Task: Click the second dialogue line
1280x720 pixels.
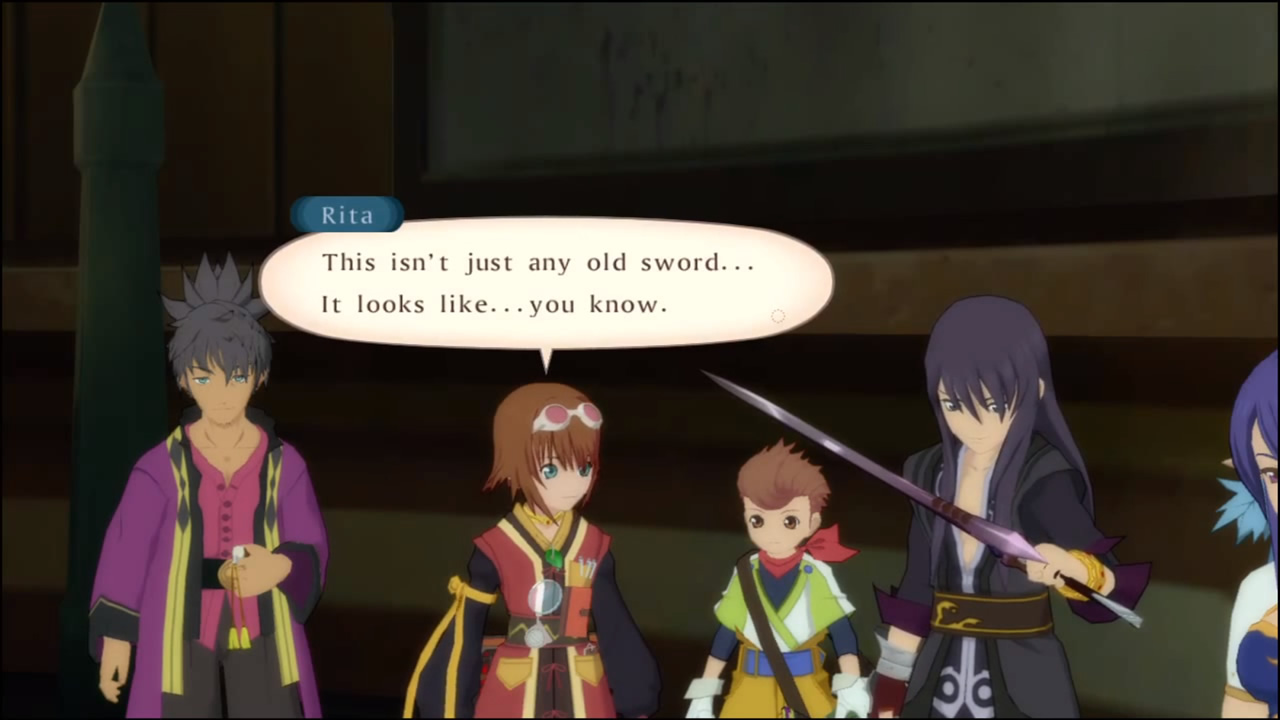Action: pyautogui.click(x=495, y=304)
